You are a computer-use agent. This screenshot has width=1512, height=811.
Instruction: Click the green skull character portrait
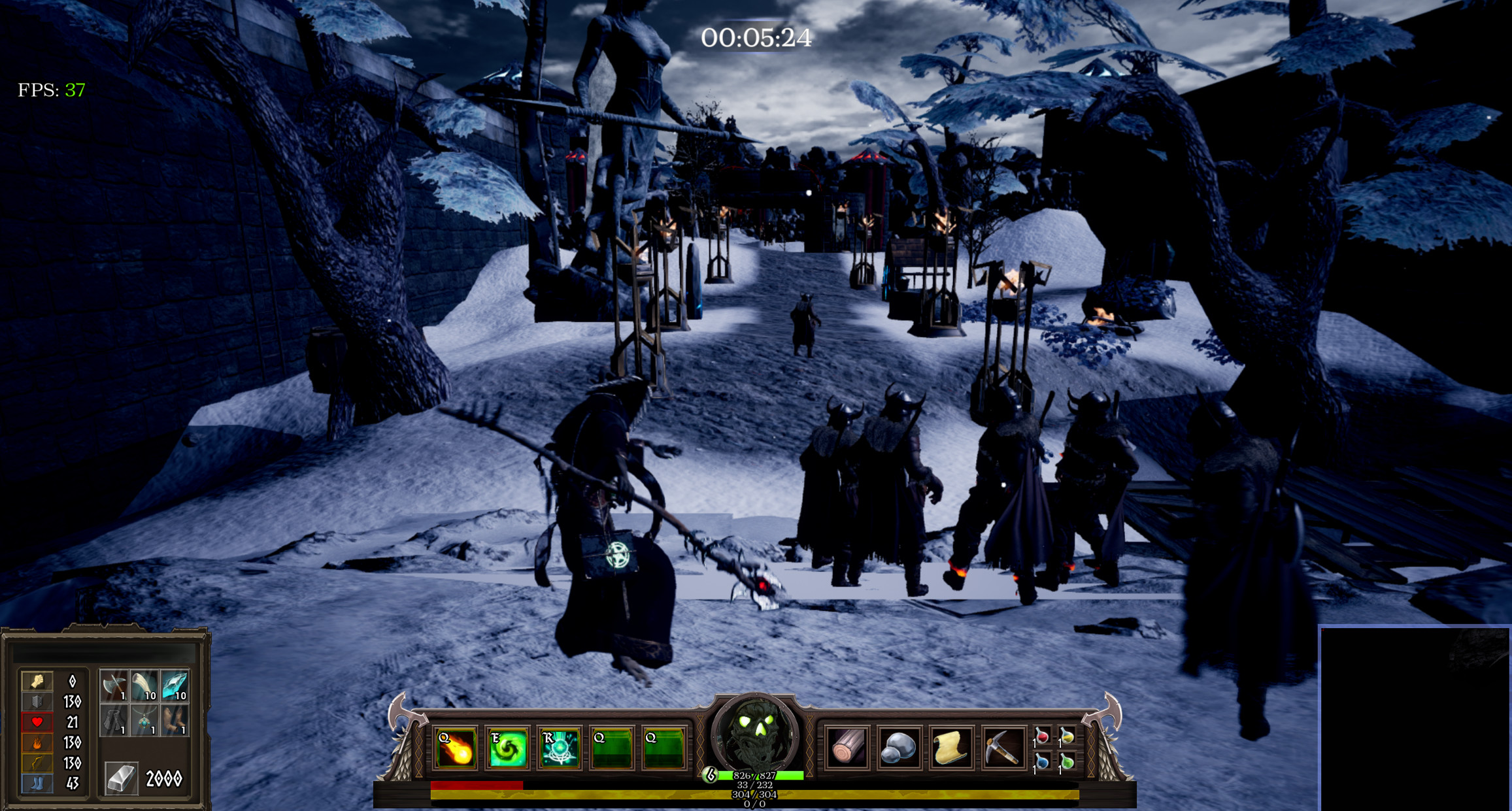click(x=753, y=732)
